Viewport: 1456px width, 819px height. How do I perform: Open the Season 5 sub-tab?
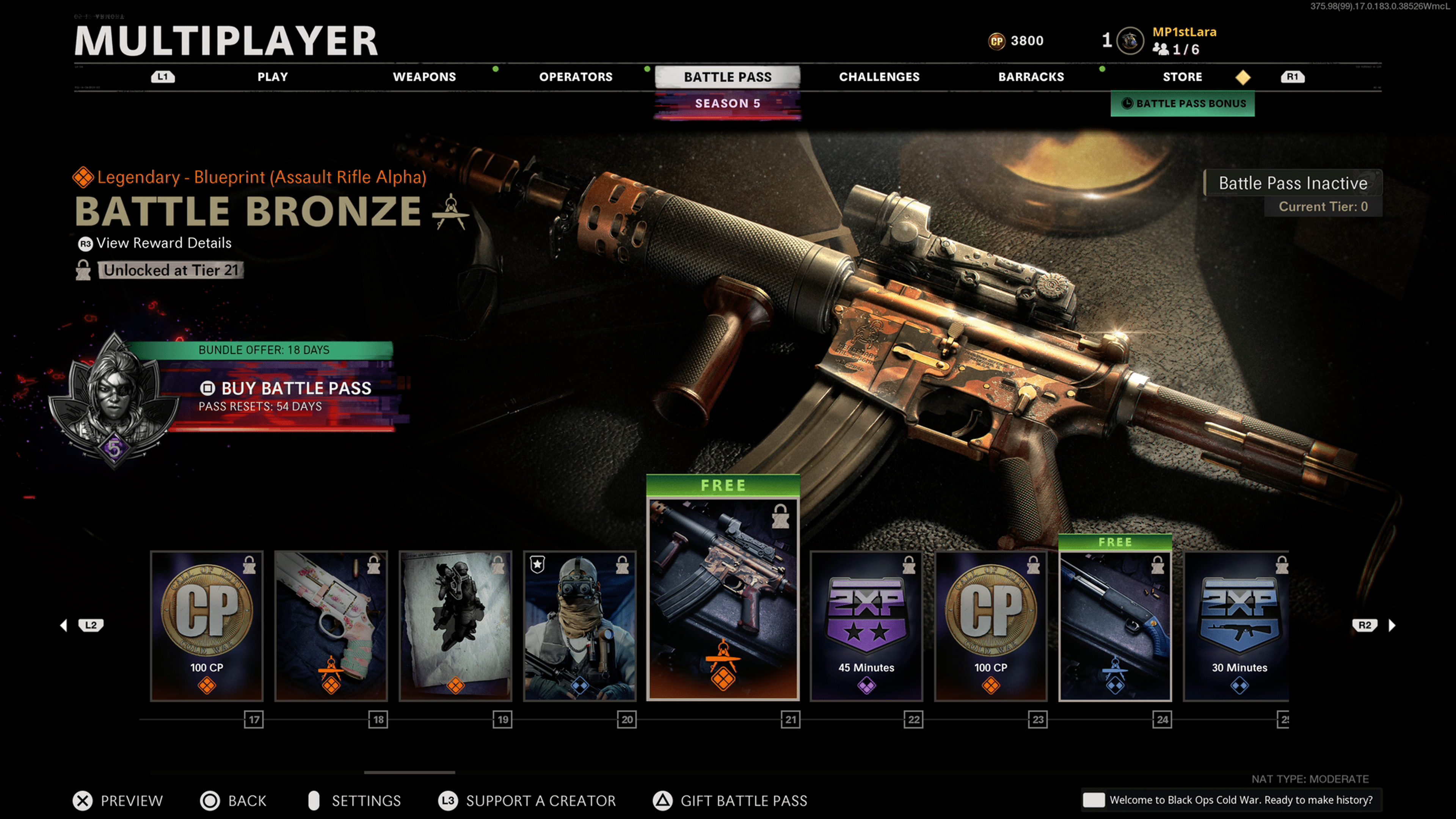tap(727, 104)
